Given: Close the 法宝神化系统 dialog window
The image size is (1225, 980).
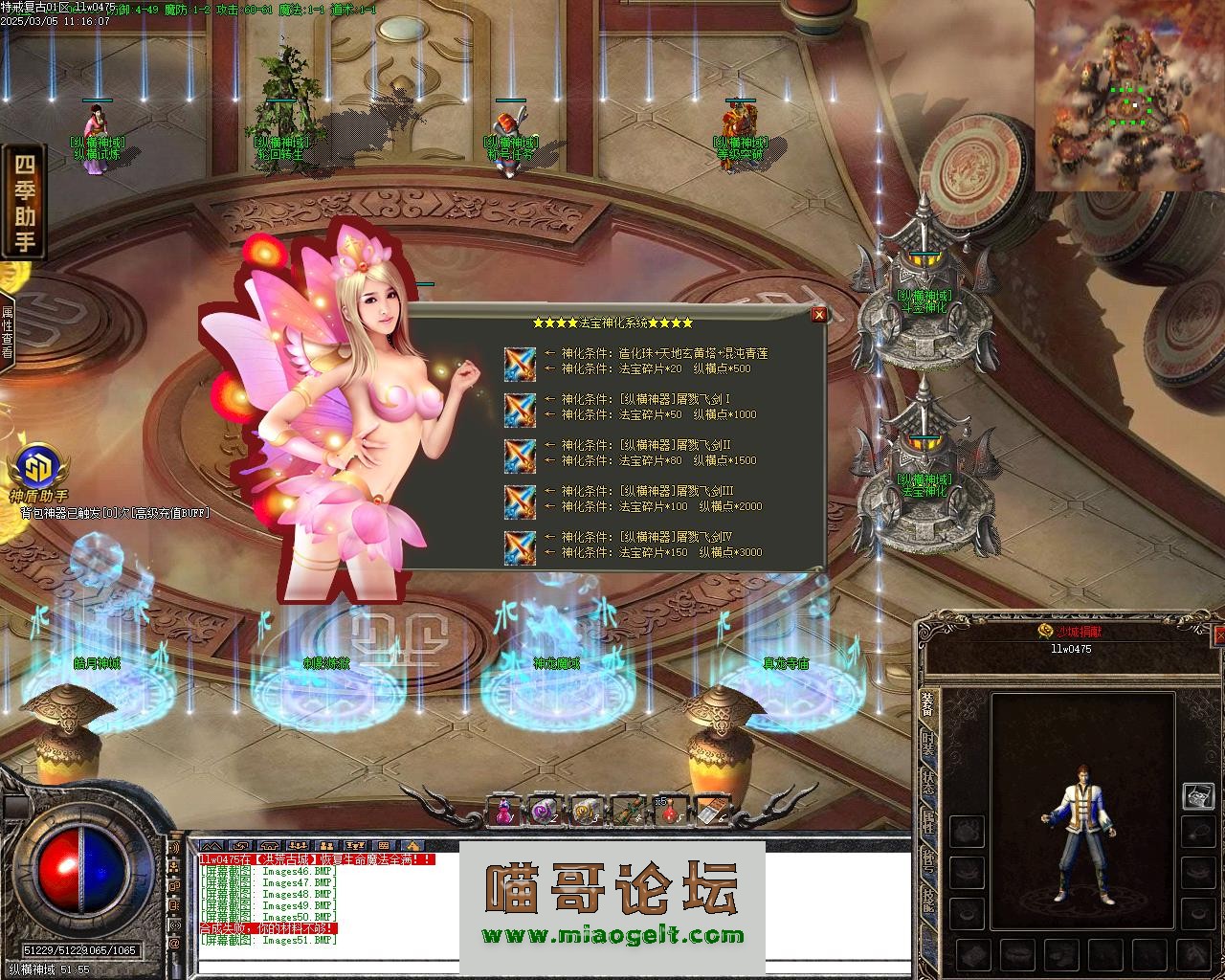Looking at the screenshot, I should point(818,314).
